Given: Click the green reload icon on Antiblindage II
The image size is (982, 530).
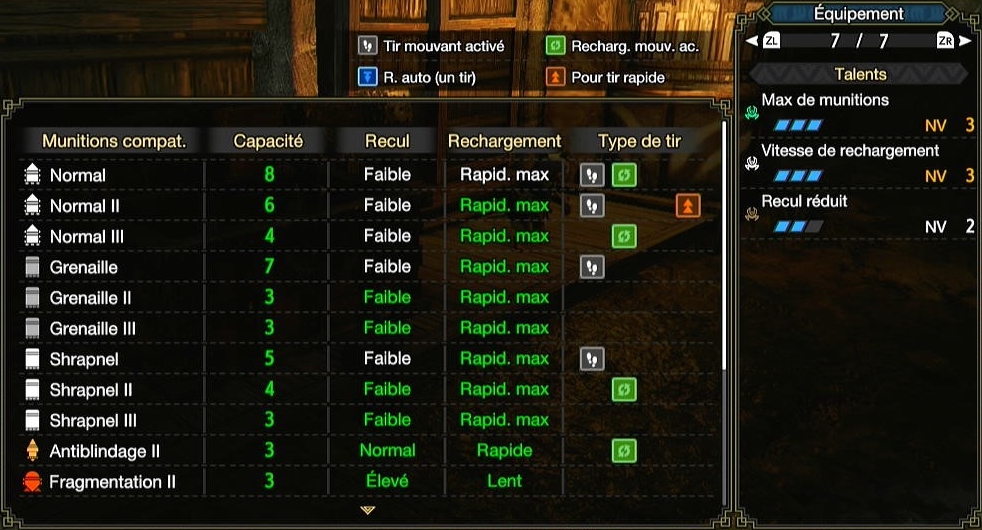Looking at the screenshot, I should pos(624,451).
